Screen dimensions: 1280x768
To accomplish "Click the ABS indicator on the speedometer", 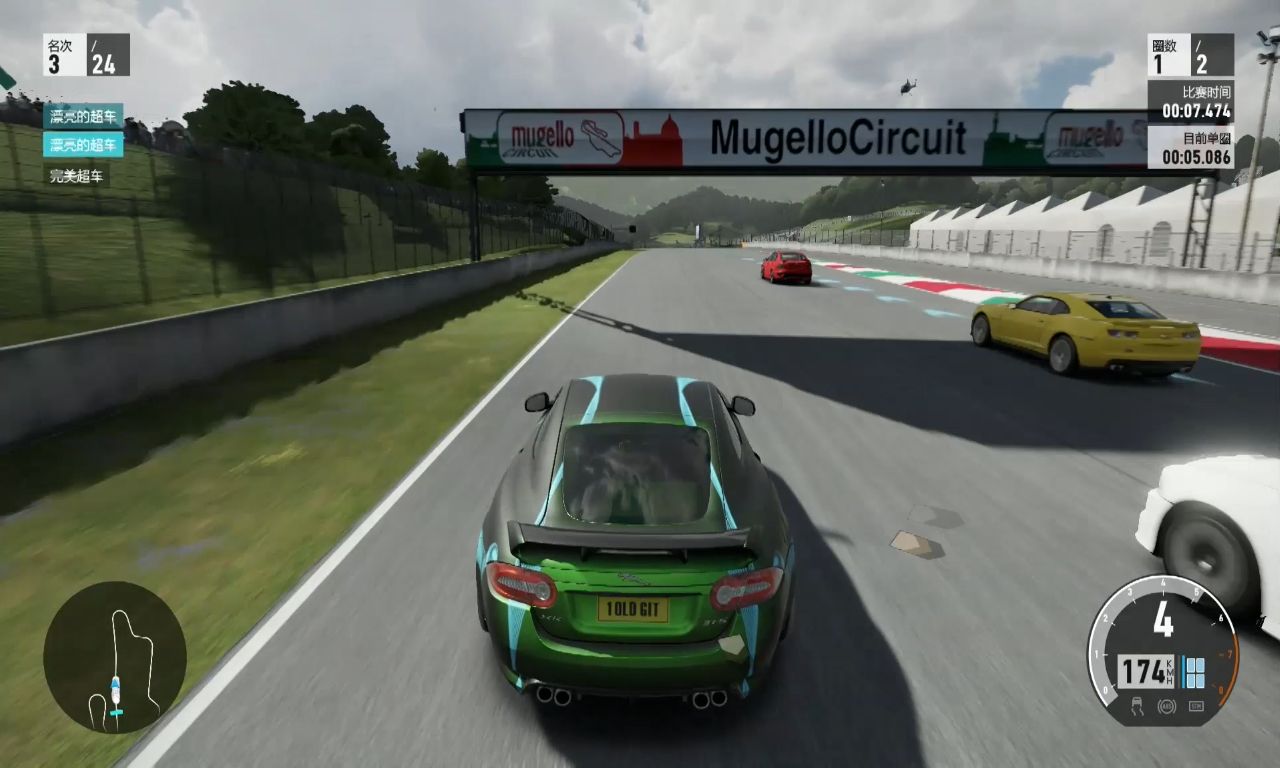I will click(x=1166, y=707).
